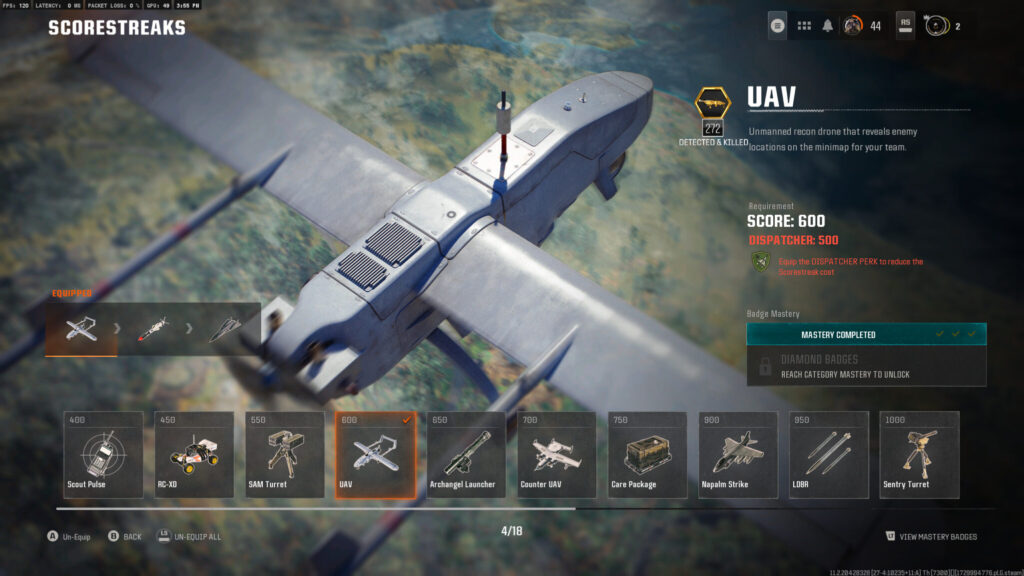Image resolution: width=1024 pixels, height=576 pixels.
Task: Select the equipped missile scorestreak slot
Action: 153,329
